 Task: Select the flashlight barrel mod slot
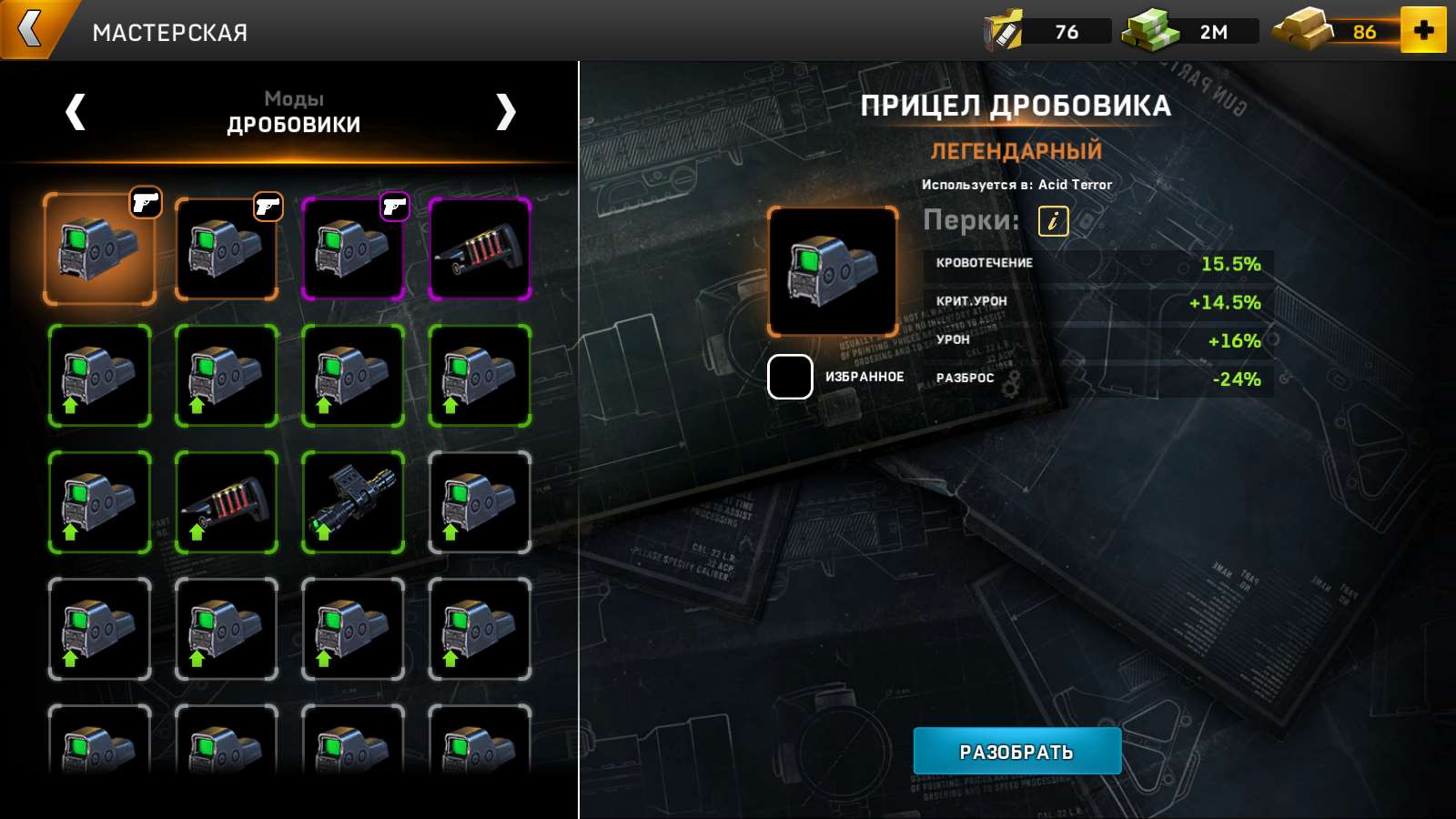(x=353, y=502)
